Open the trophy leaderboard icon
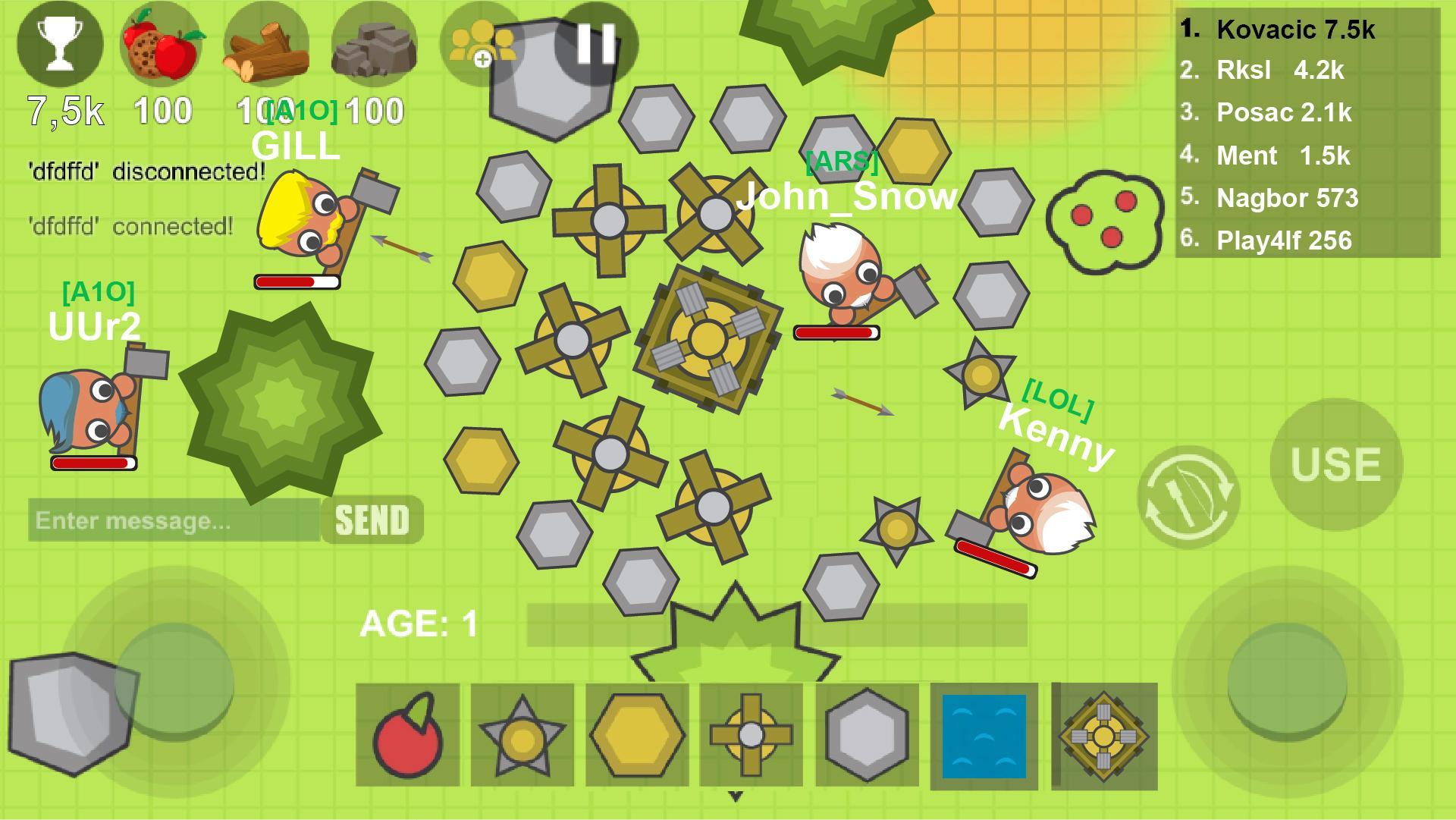Screen dimensions: 1456x820 (61, 43)
